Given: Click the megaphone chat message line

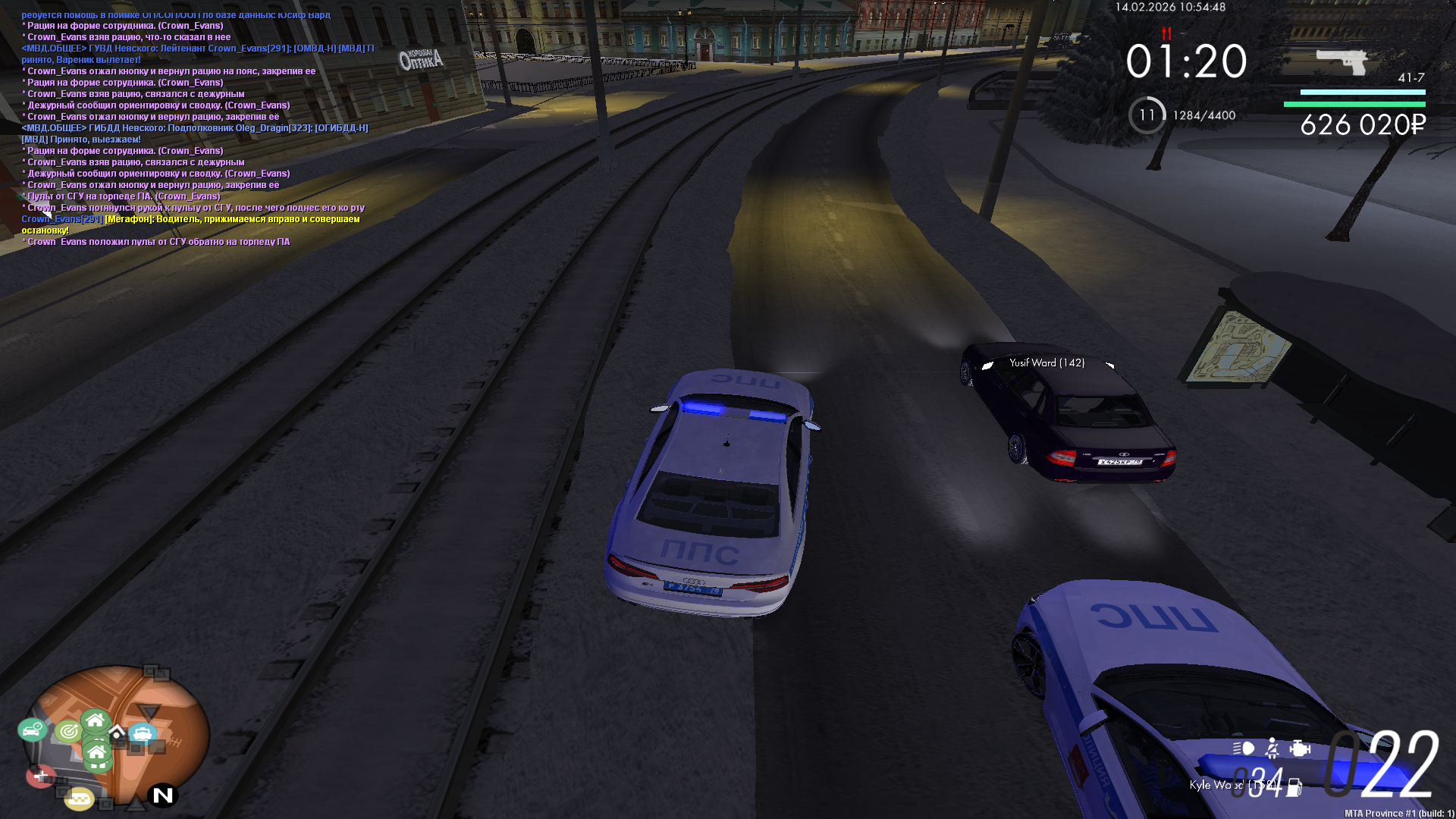Looking at the screenshot, I should click(190, 220).
